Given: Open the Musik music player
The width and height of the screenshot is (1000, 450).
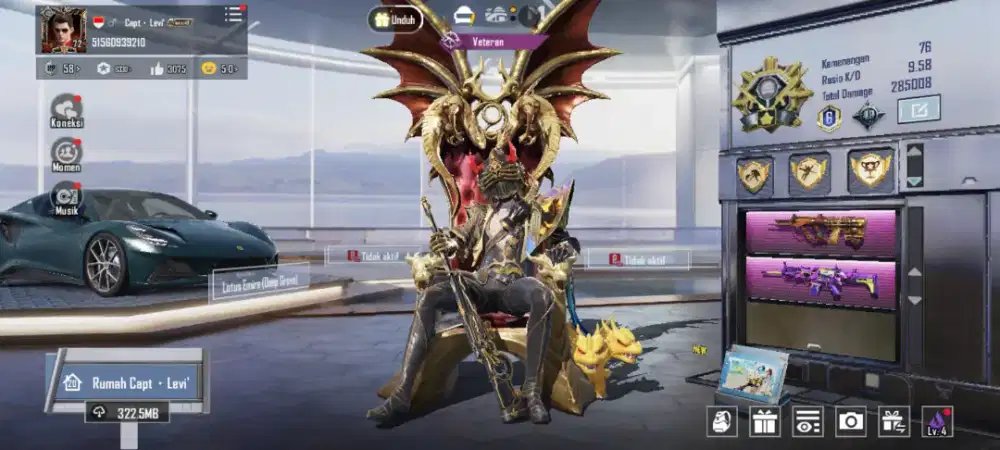Looking at the screenshot, I should tap(67, 198).
